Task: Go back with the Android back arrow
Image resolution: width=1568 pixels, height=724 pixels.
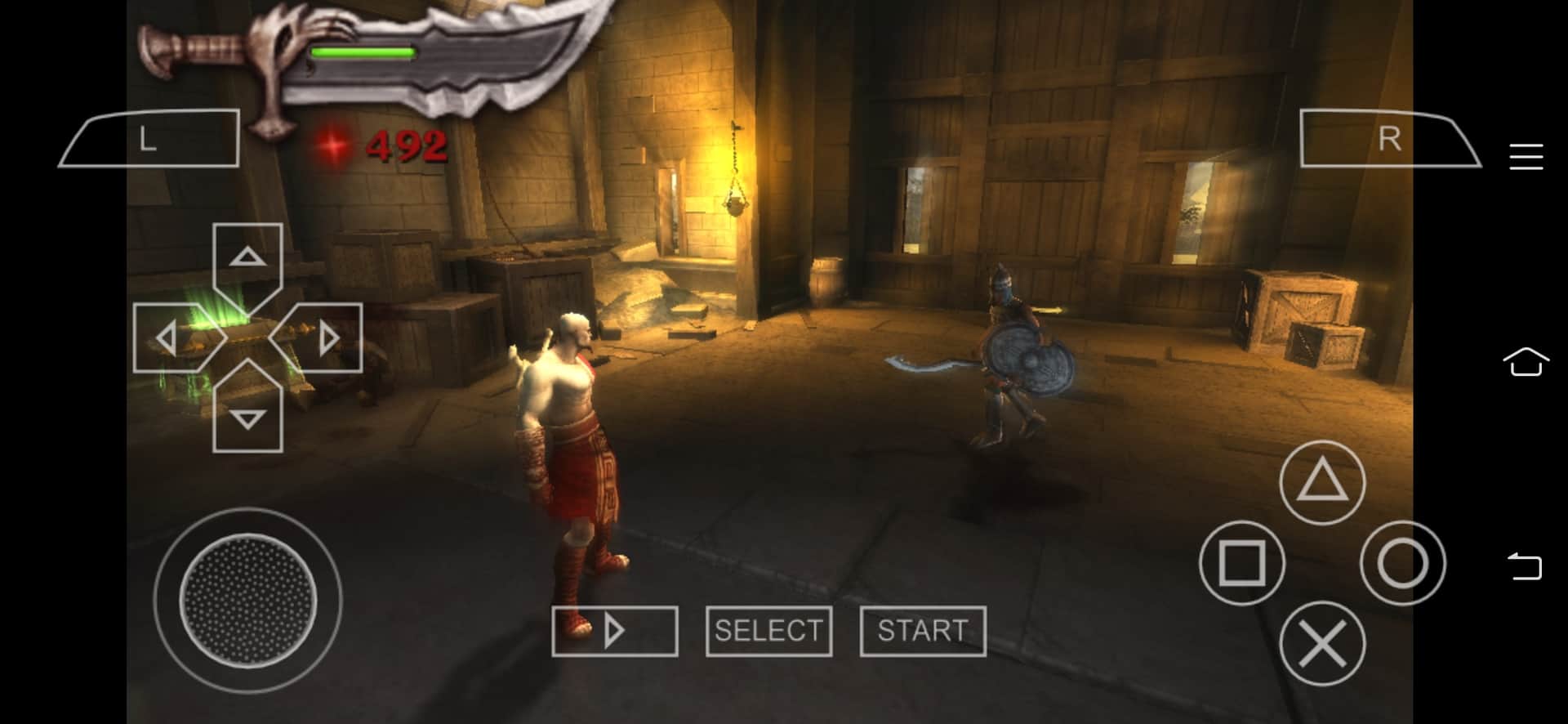Action: point(1525,566)
